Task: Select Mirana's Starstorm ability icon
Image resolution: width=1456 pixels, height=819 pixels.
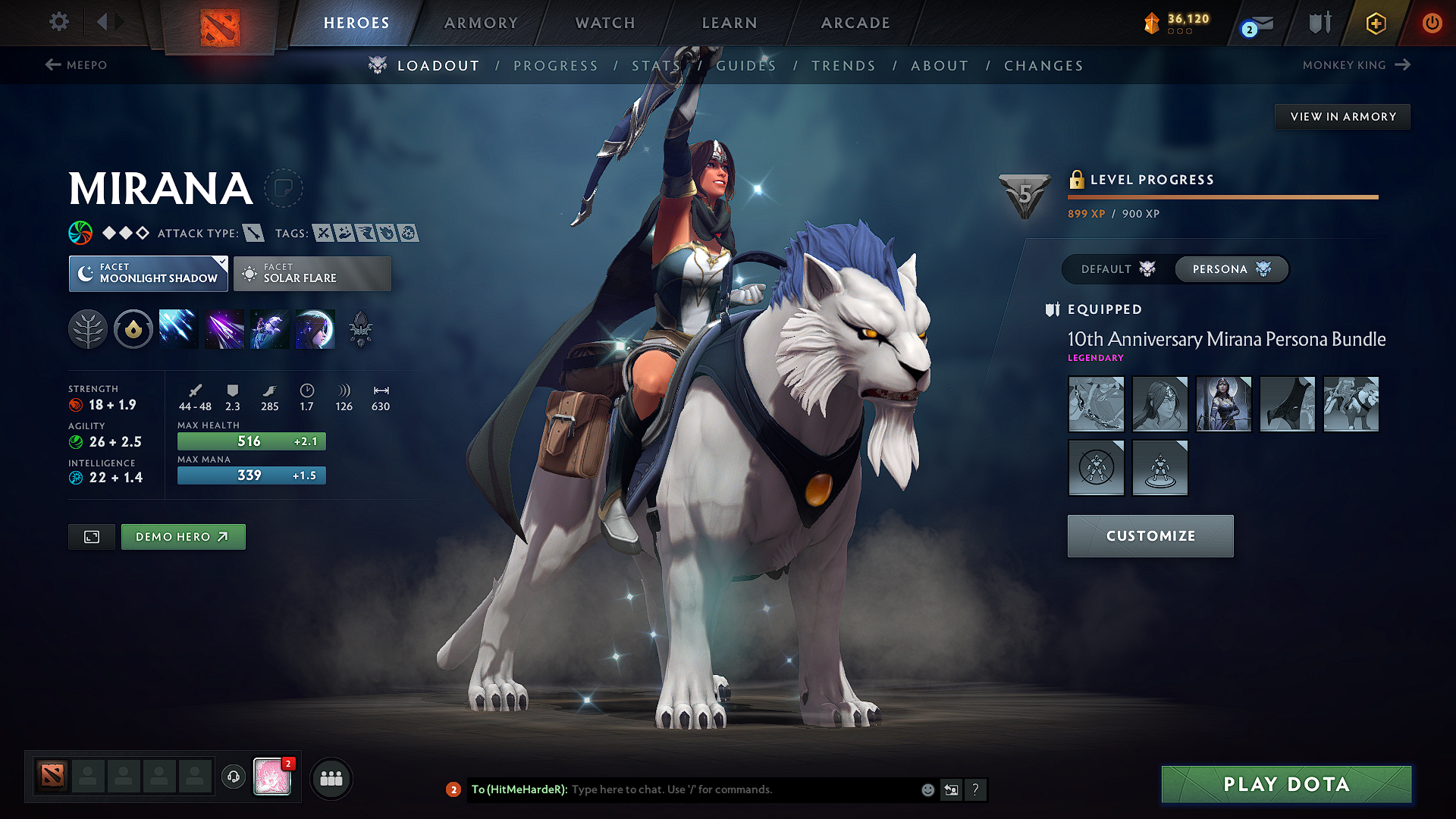Action: pos(178,328)
